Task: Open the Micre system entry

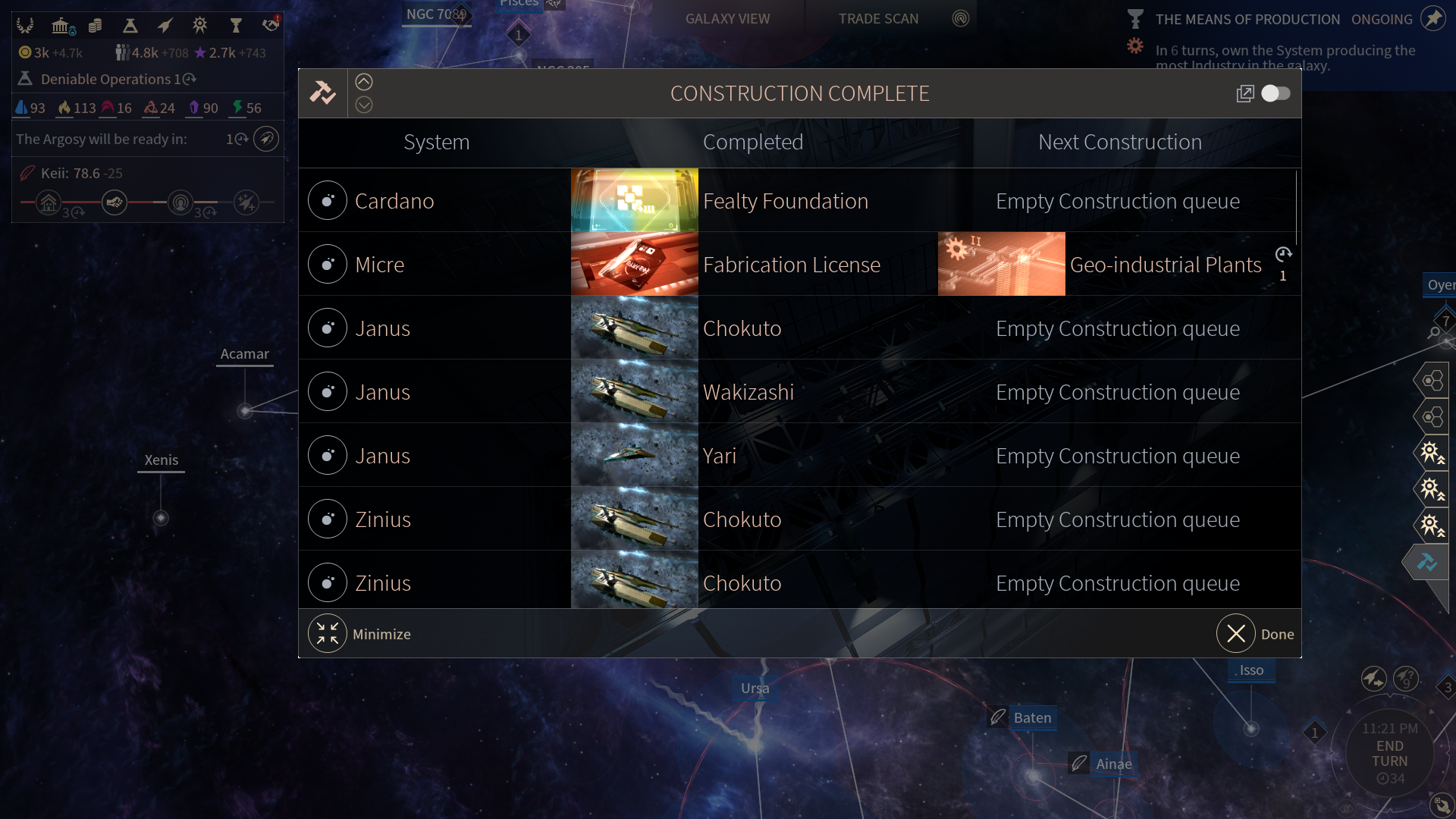Action: pyautogui.click(x=379, y=265)
